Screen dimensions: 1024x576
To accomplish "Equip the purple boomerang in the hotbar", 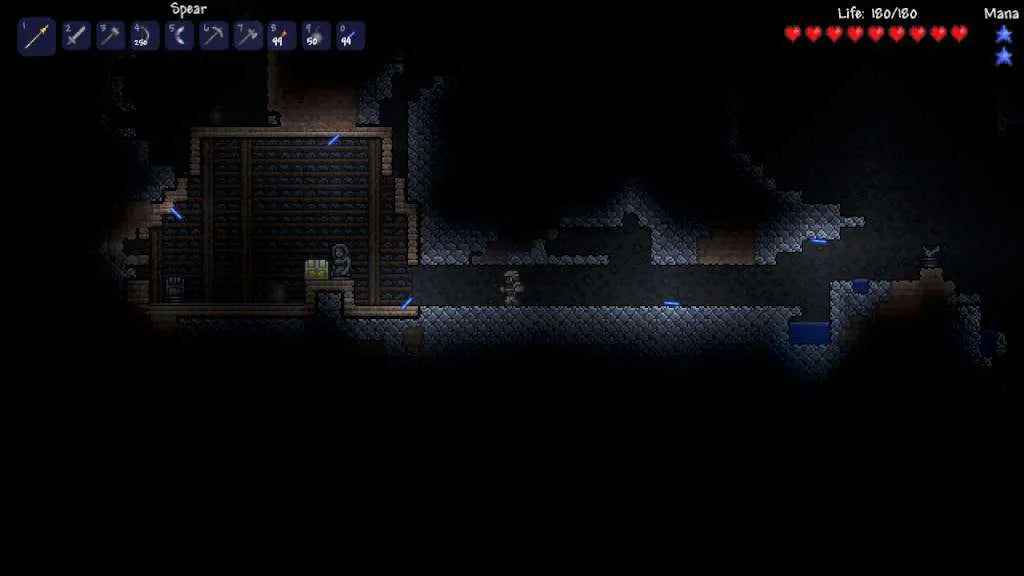I will click(x=180, y=37).
